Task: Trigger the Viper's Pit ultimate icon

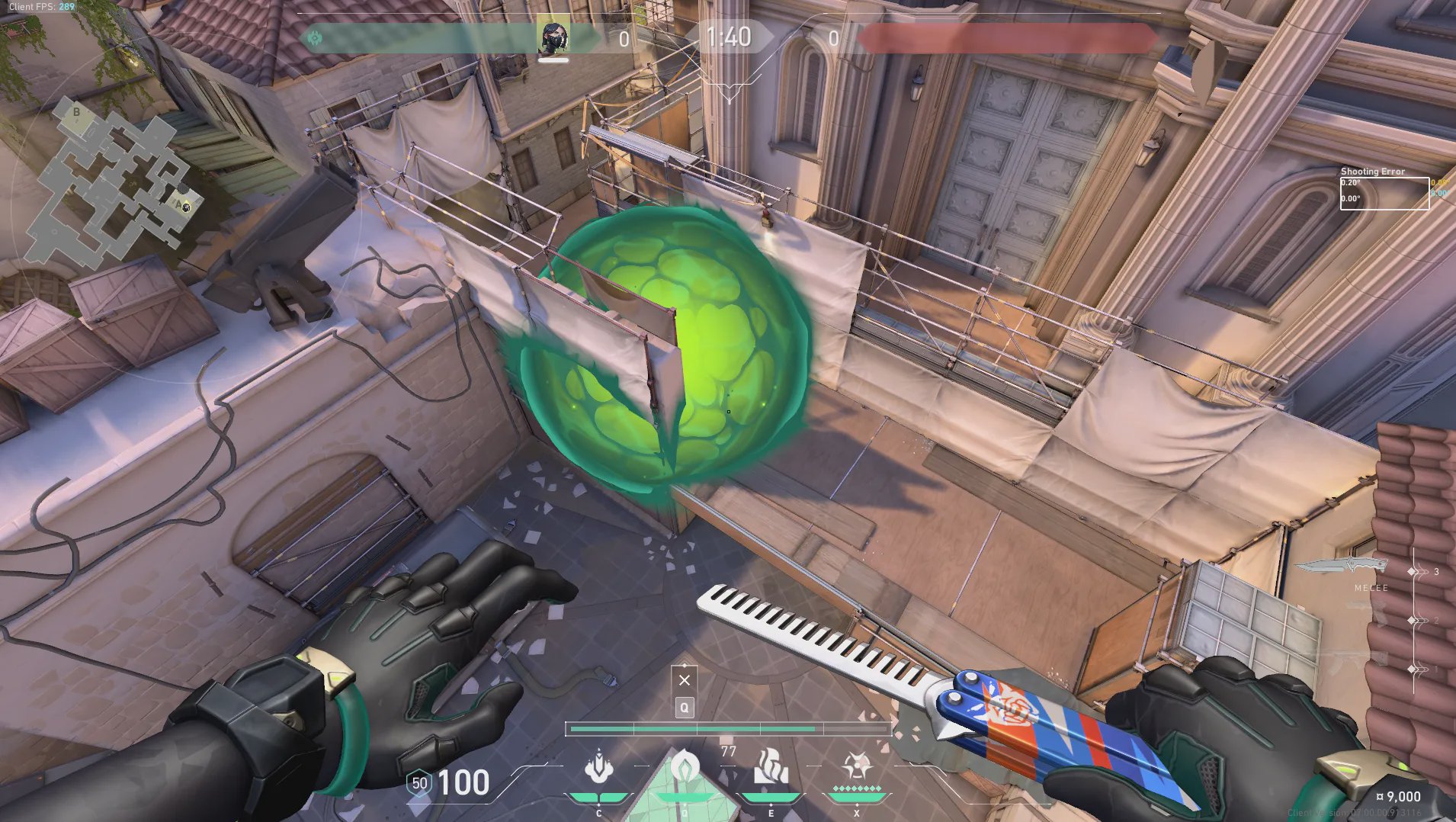Action: [x=856, y=766]
